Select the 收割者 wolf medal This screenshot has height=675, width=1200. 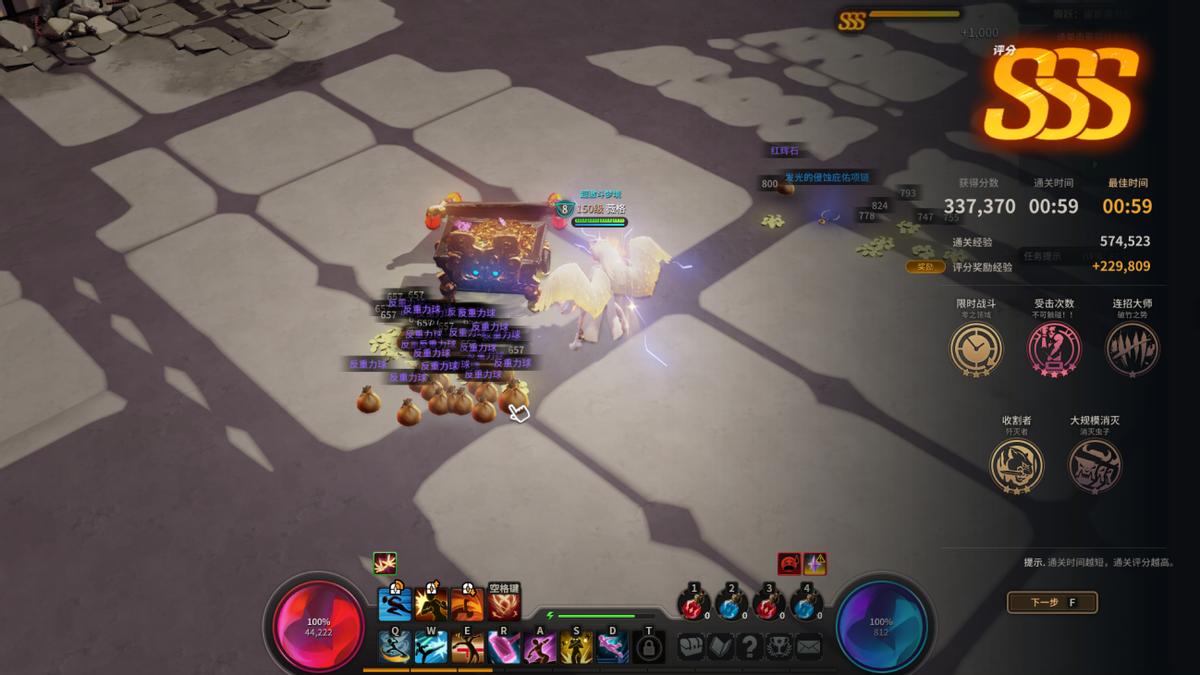pos(1017,466)
